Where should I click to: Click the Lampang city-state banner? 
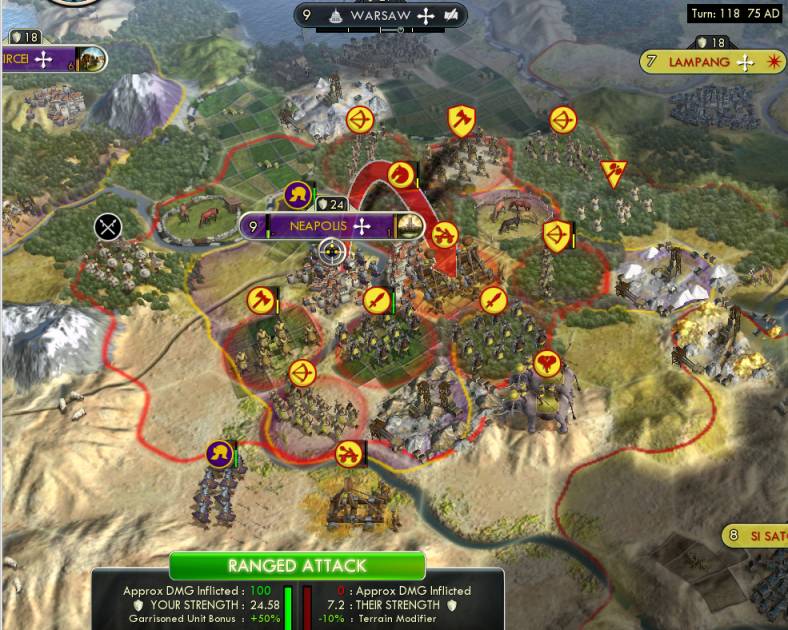point(700,62)
